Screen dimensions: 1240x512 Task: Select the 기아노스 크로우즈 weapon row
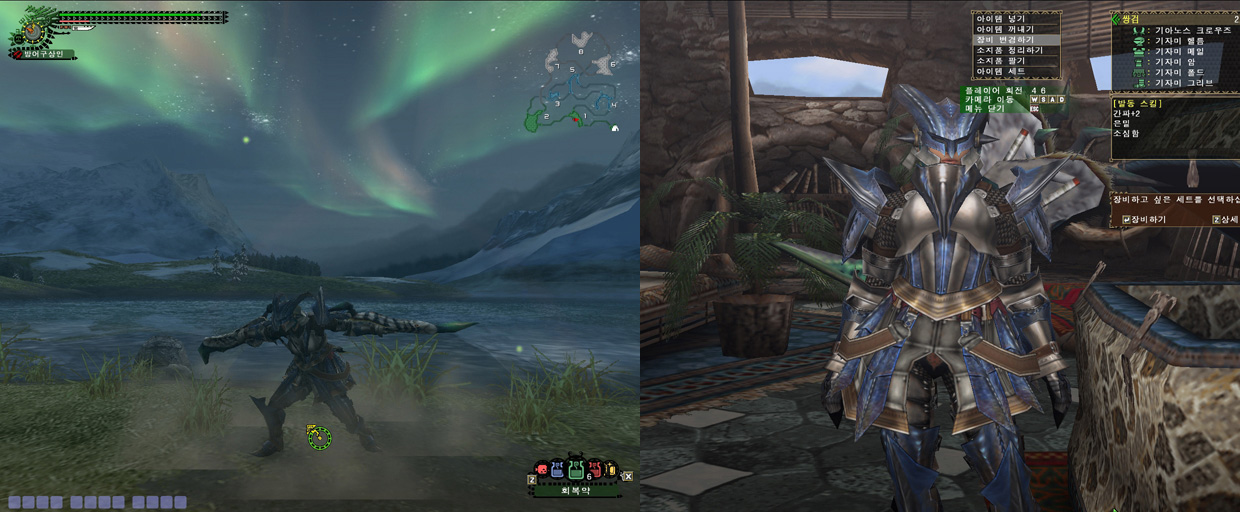click(1182, 31)
